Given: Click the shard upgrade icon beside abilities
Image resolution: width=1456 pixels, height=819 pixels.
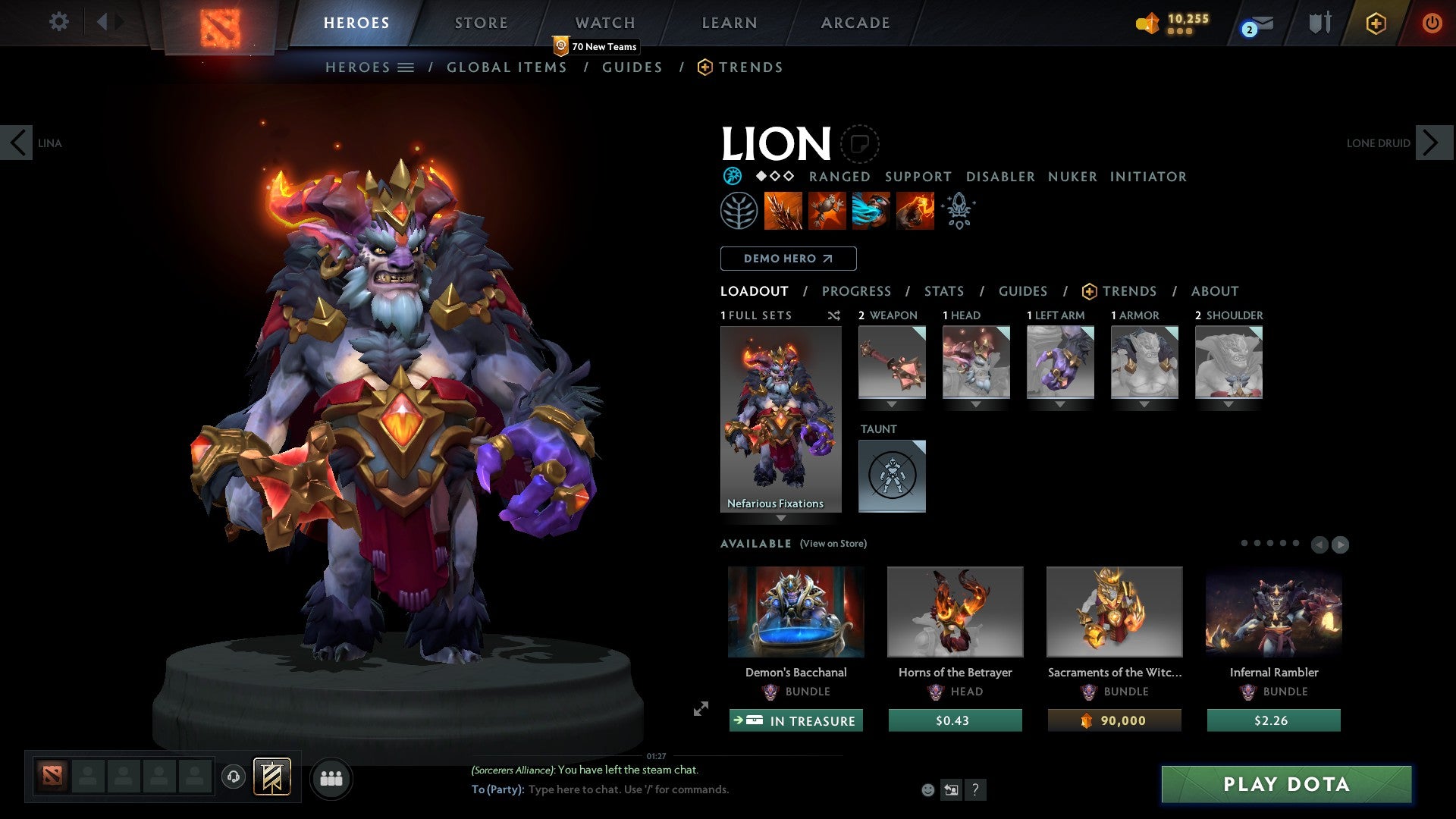Looking at the screenshot, I should 958,211.
